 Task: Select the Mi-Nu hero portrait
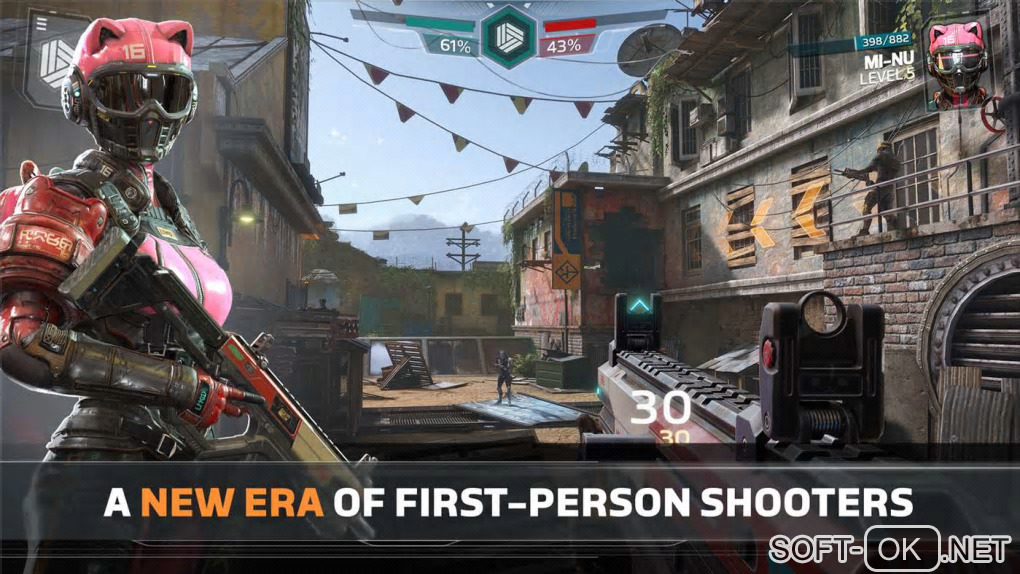coord(955,62)
